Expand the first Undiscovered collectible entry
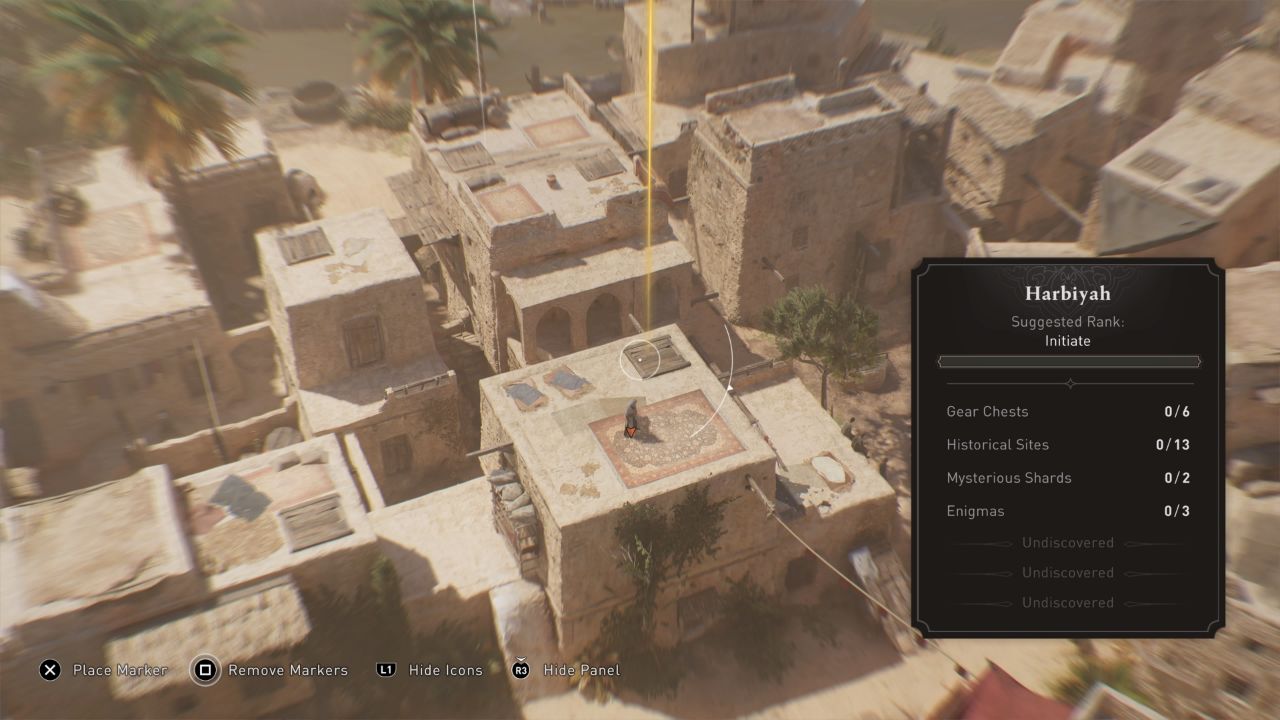The image size is (1280, 720). [x=1067, y=542]
